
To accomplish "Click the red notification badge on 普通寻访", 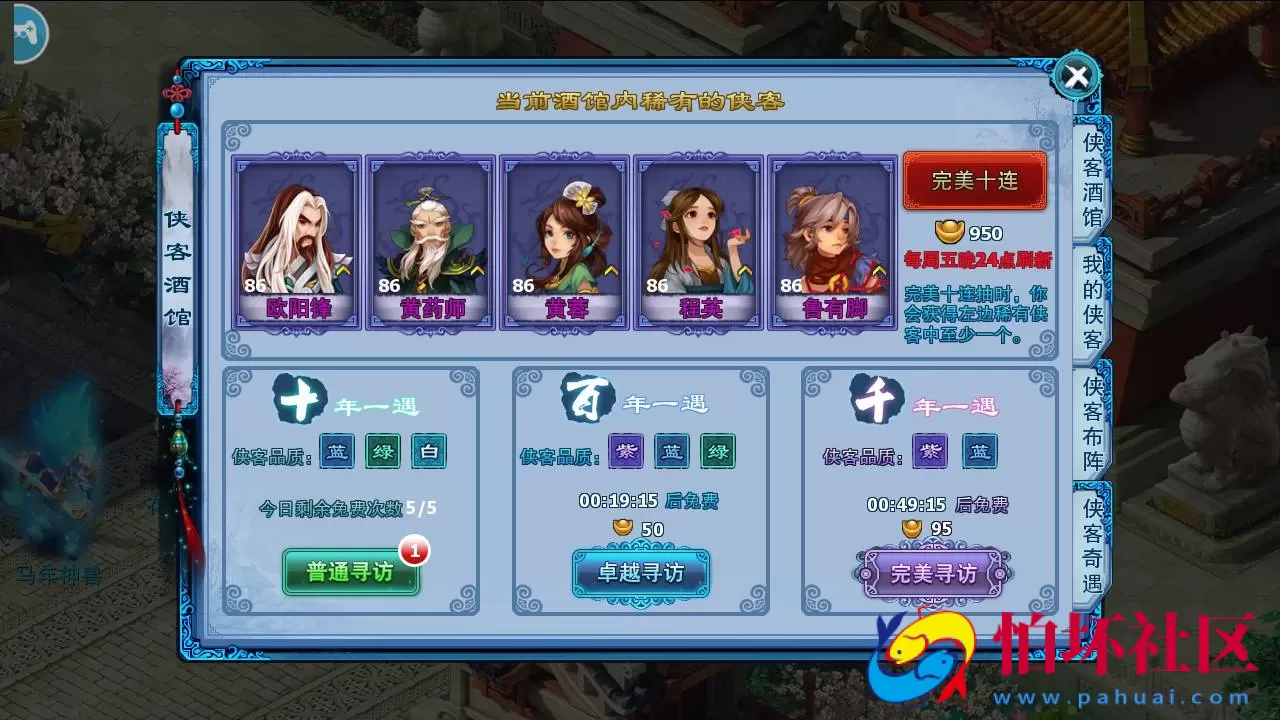I will click(x=417, y=550).
